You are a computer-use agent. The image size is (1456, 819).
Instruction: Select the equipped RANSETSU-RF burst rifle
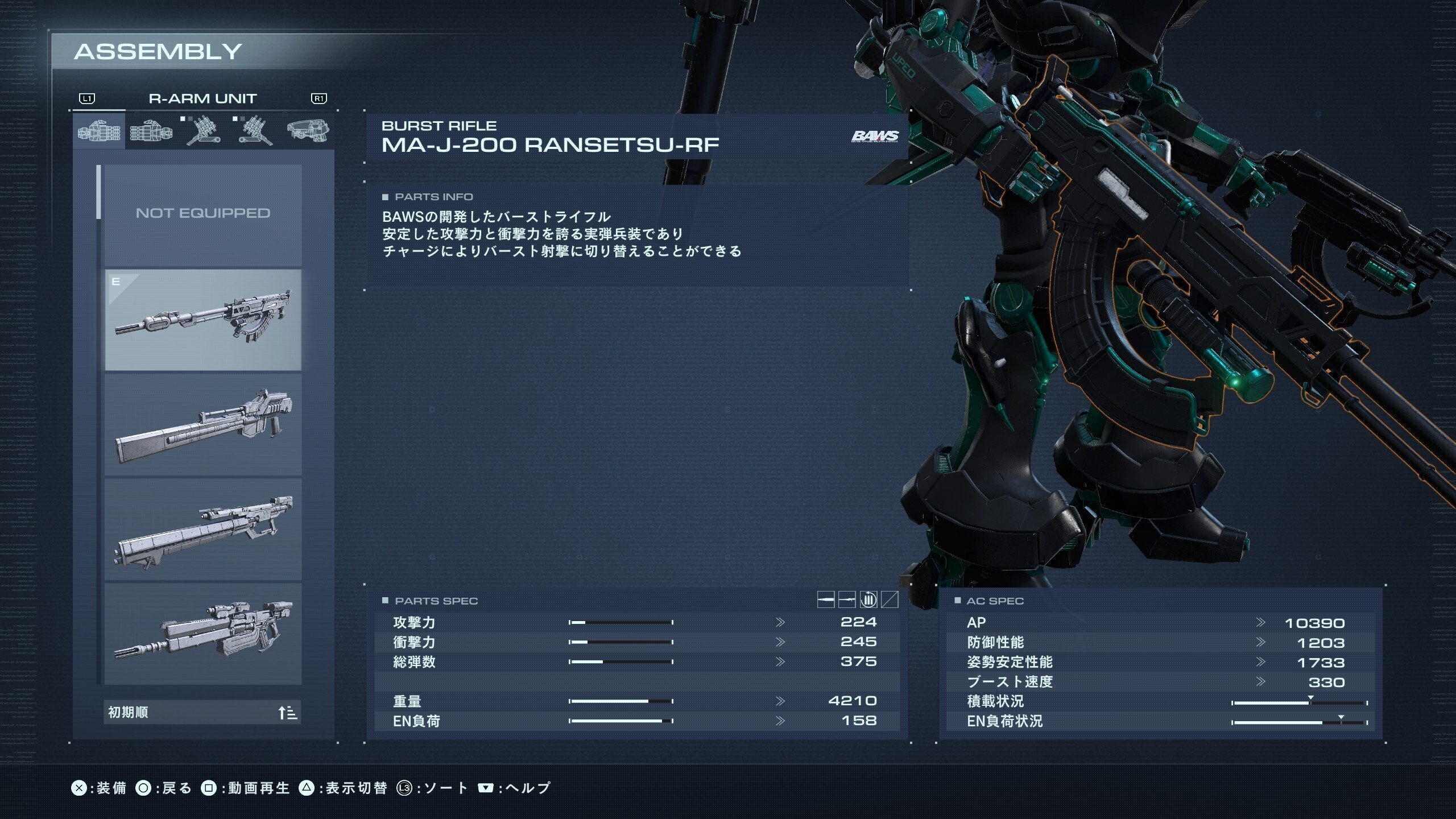point(202,320)
